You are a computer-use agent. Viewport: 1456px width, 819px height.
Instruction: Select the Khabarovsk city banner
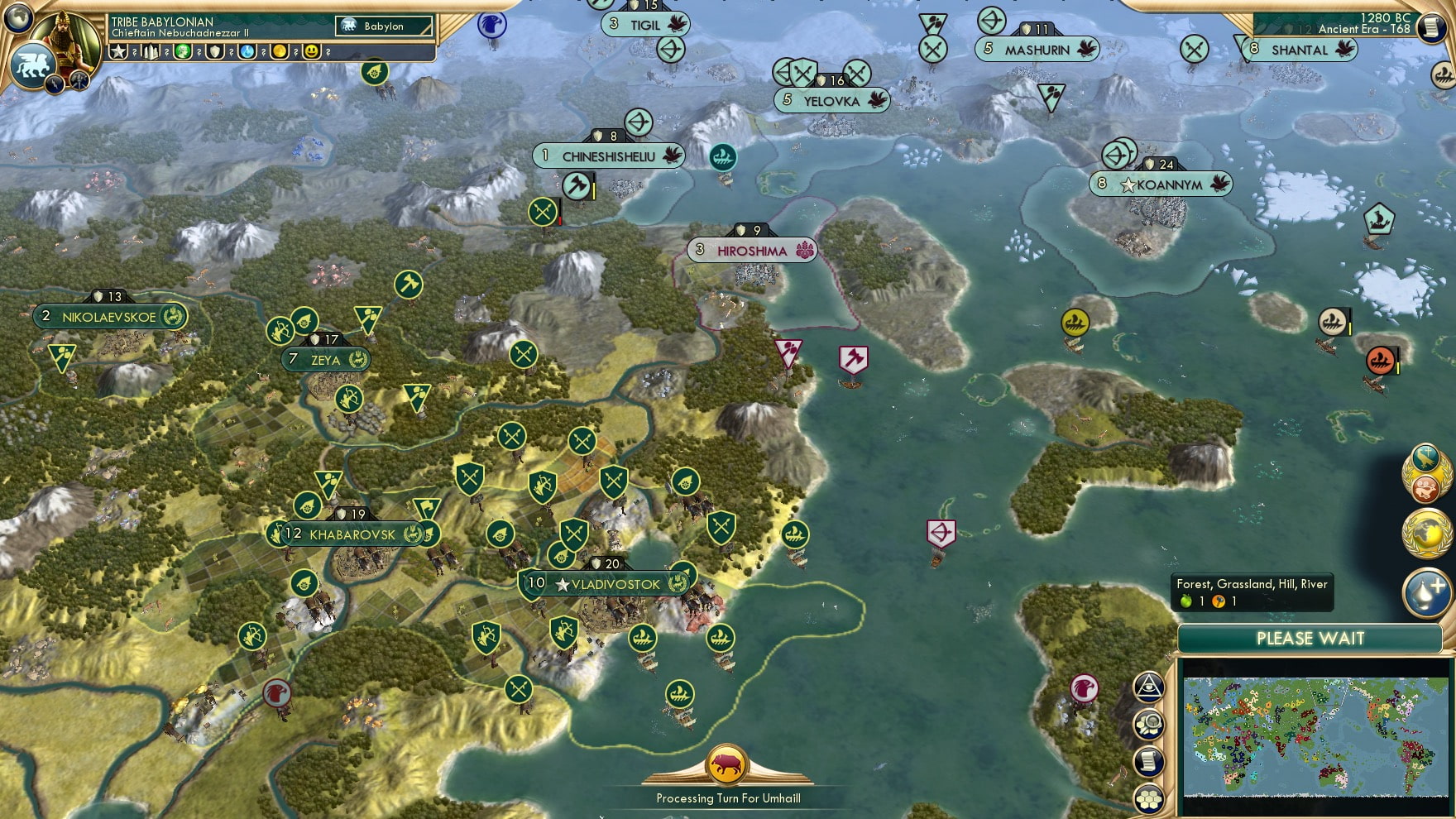pos(352,534)
